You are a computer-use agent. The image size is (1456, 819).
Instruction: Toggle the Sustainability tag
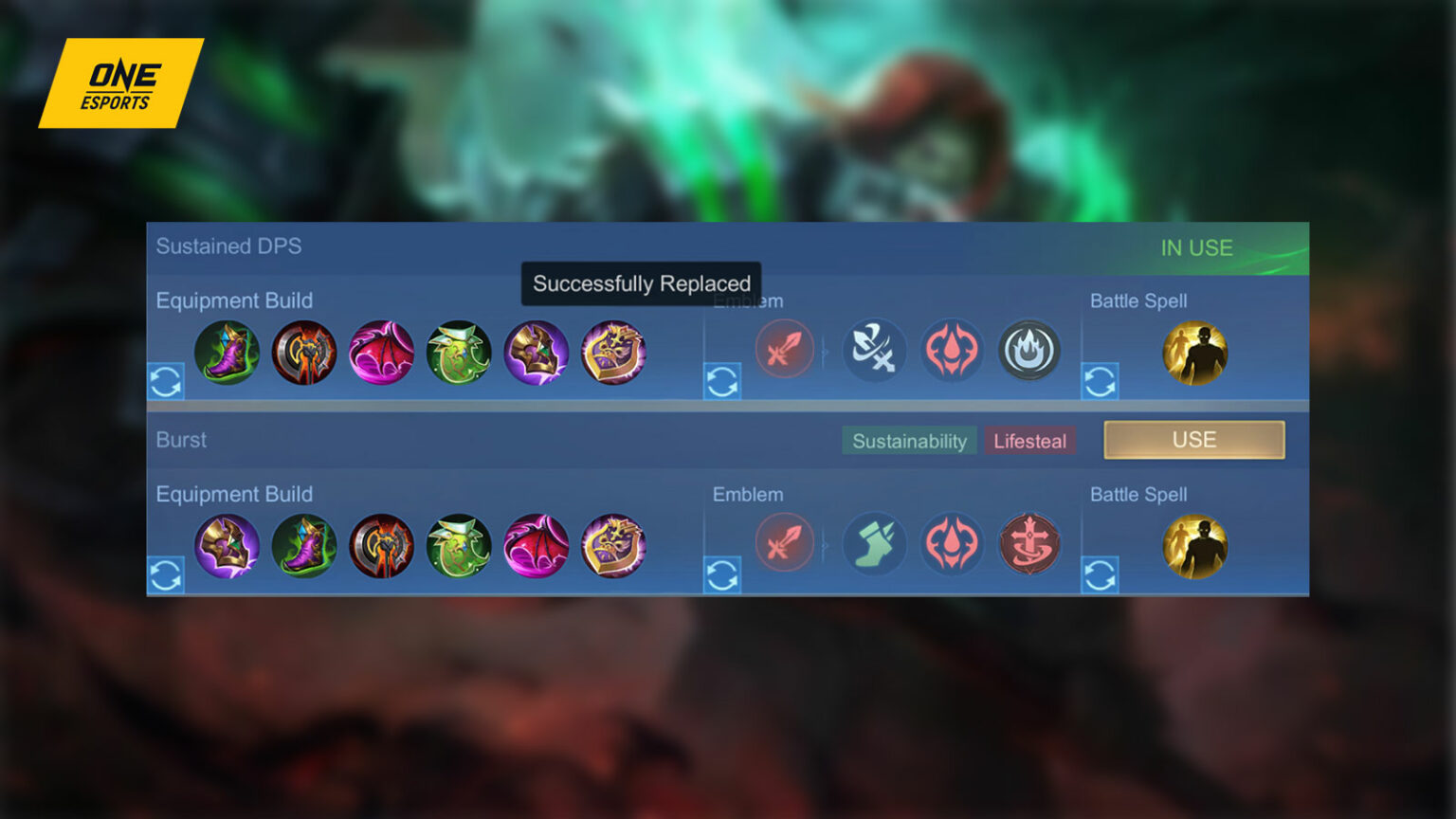909,440
